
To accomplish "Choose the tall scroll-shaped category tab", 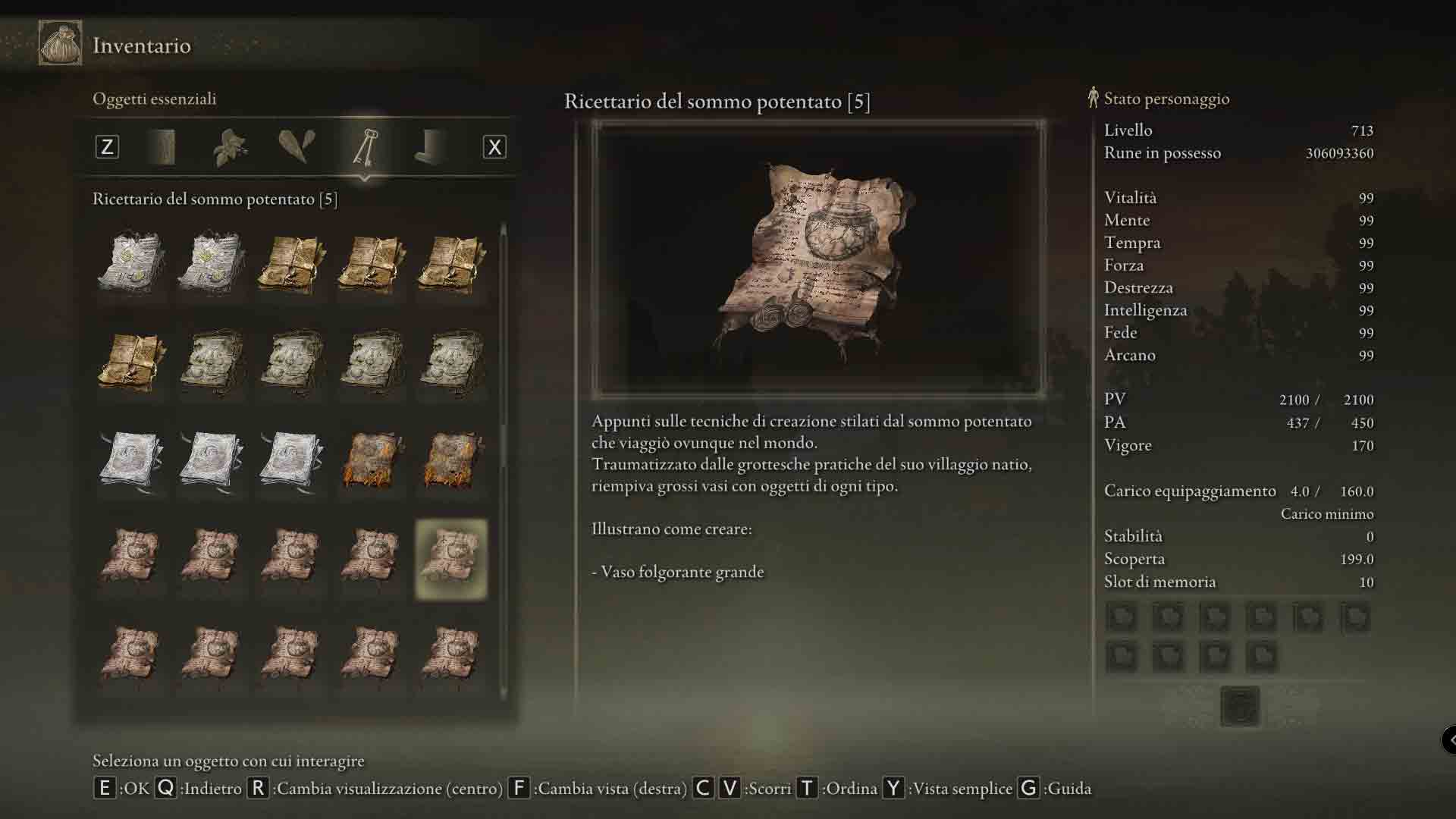I will [164, 147].
